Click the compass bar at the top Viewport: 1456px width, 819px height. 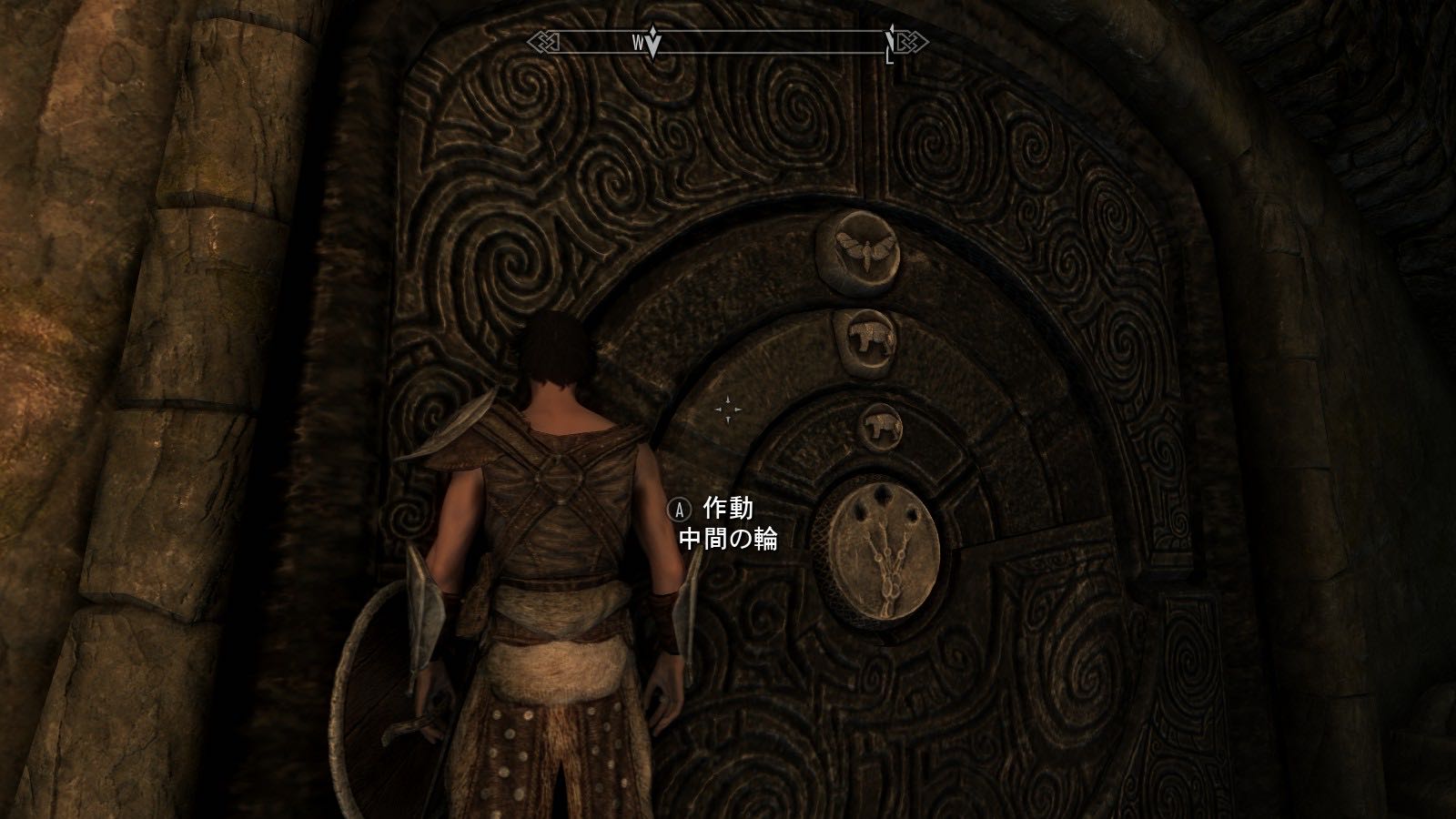[x=728, y=42]
